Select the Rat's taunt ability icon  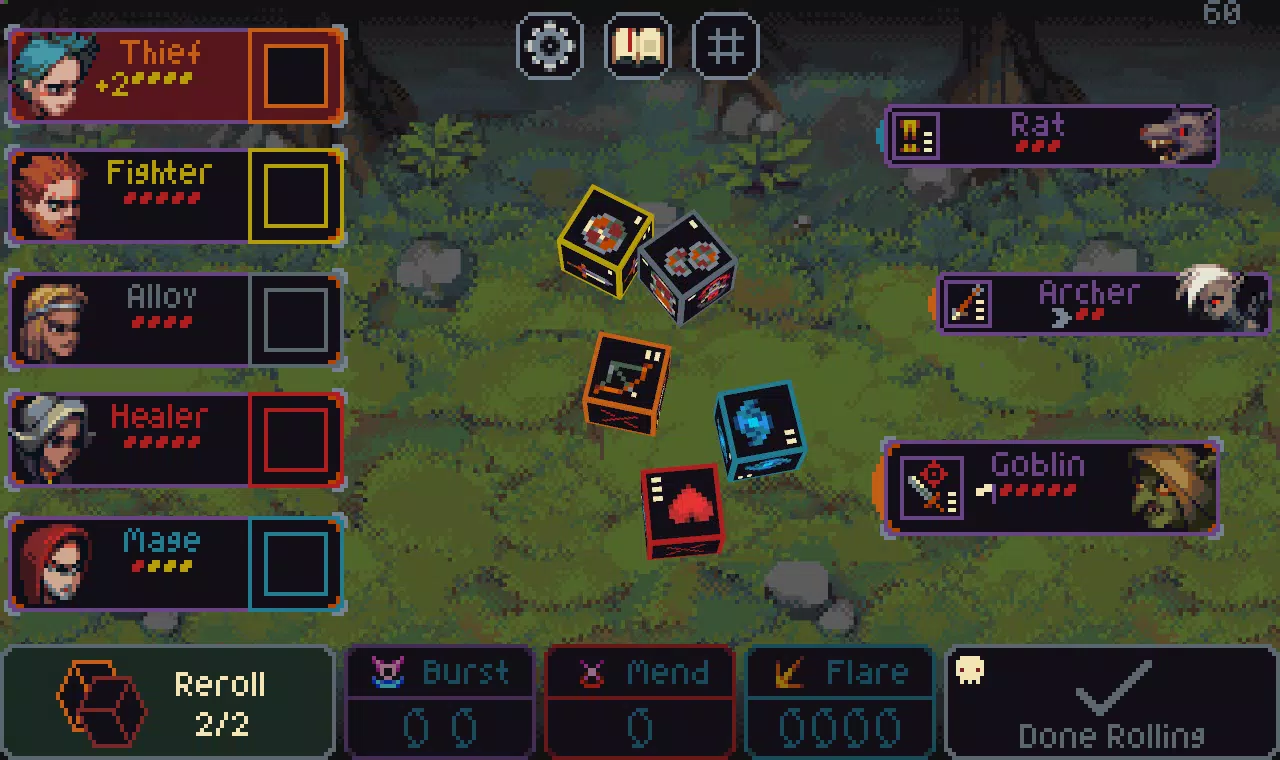pos(917,136)
